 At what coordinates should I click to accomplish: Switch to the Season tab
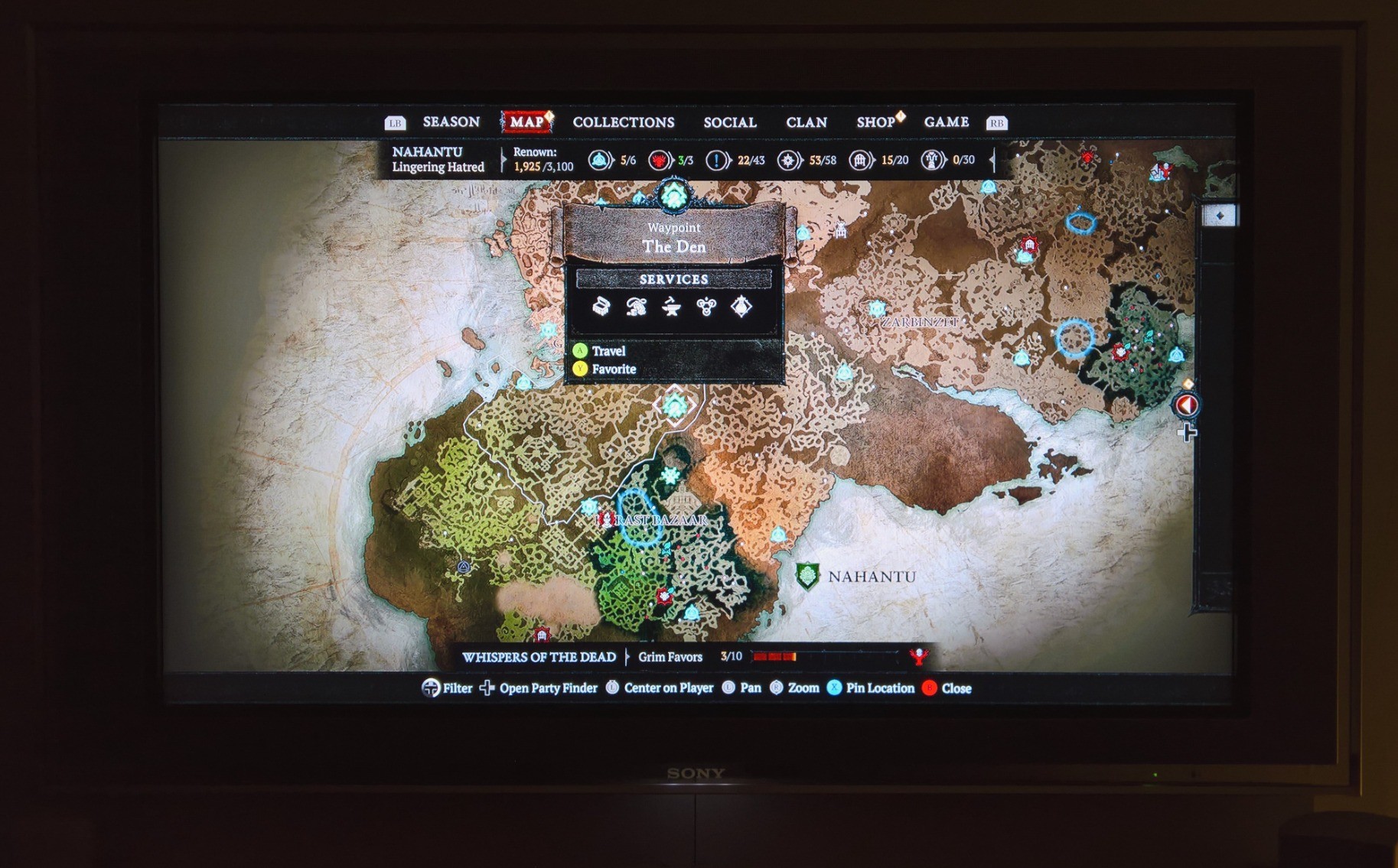pos(451,122)
